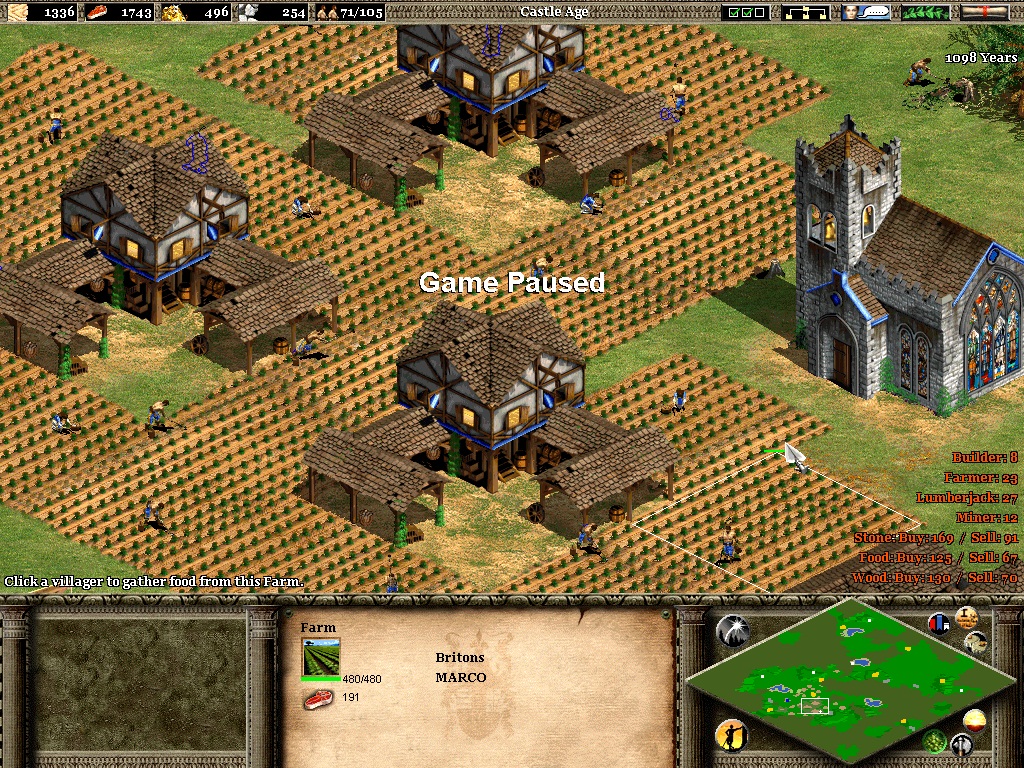Switch the minimap to normal mode (sun icon)
The image size is (1024, 768).
[974, 720]
